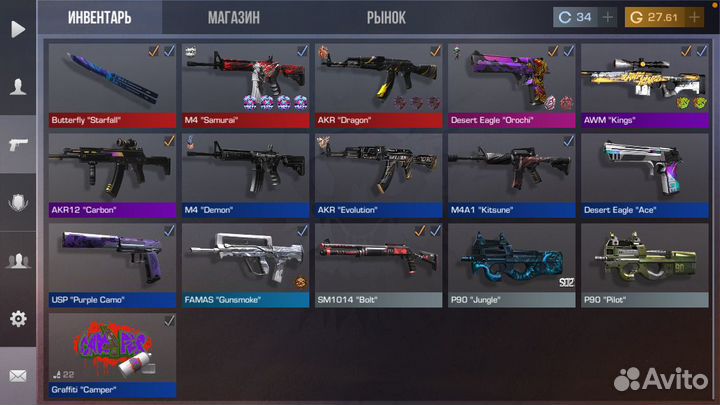Choose the M4 "Samurai" skin
The height and width of the screenshot is (405, 720).
[245, 84]
